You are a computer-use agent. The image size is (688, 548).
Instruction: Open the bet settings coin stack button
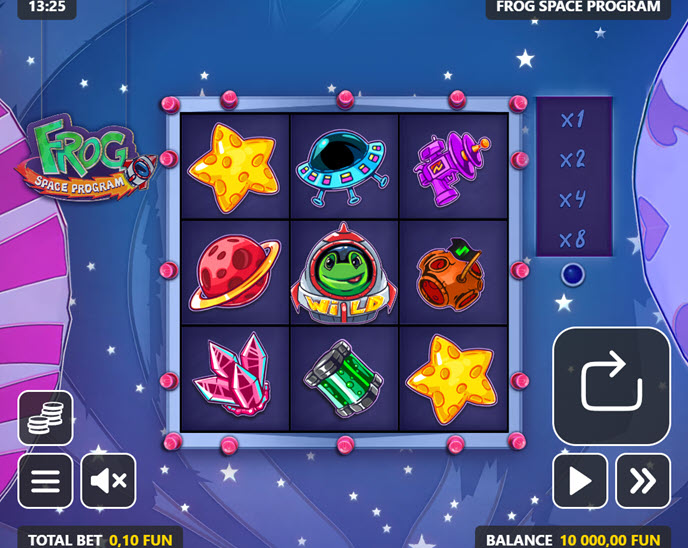45,418
